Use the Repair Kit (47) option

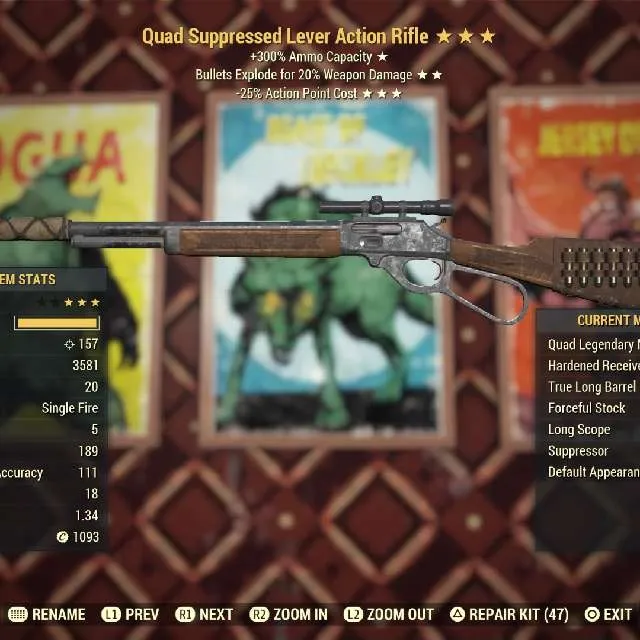[x=510, y=615]
